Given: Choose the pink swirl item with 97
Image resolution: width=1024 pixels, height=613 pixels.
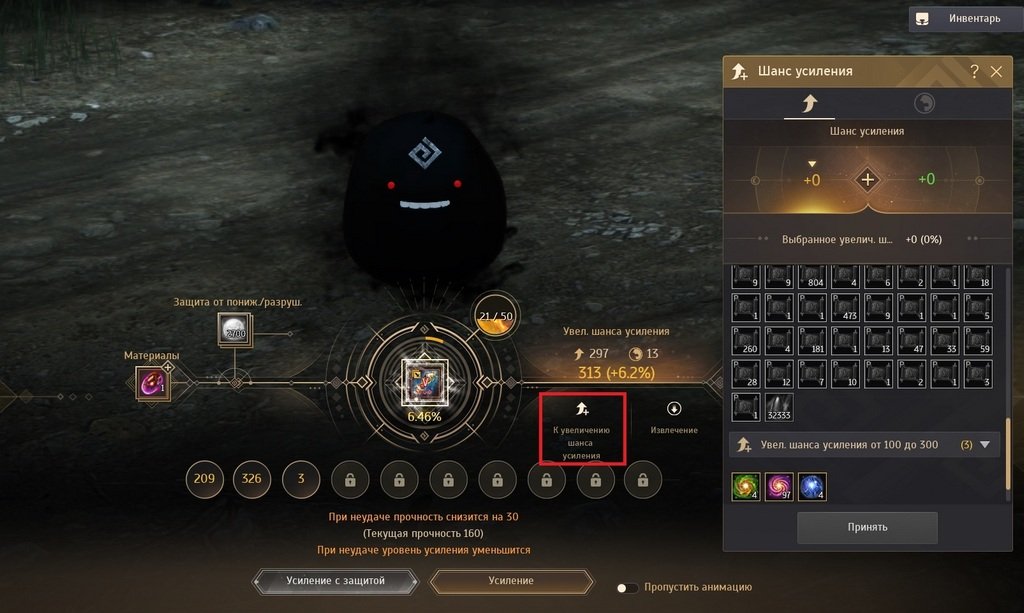Looking at the screenshot, I should (779, 487).
